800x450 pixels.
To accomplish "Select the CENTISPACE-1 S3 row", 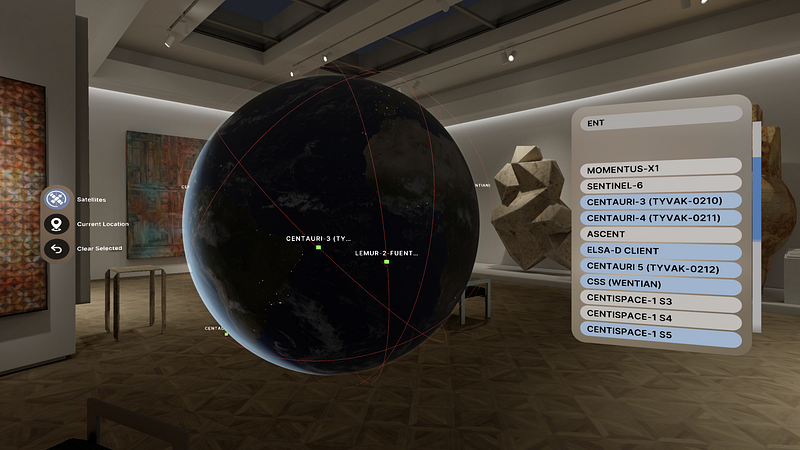I will point(660,302).
